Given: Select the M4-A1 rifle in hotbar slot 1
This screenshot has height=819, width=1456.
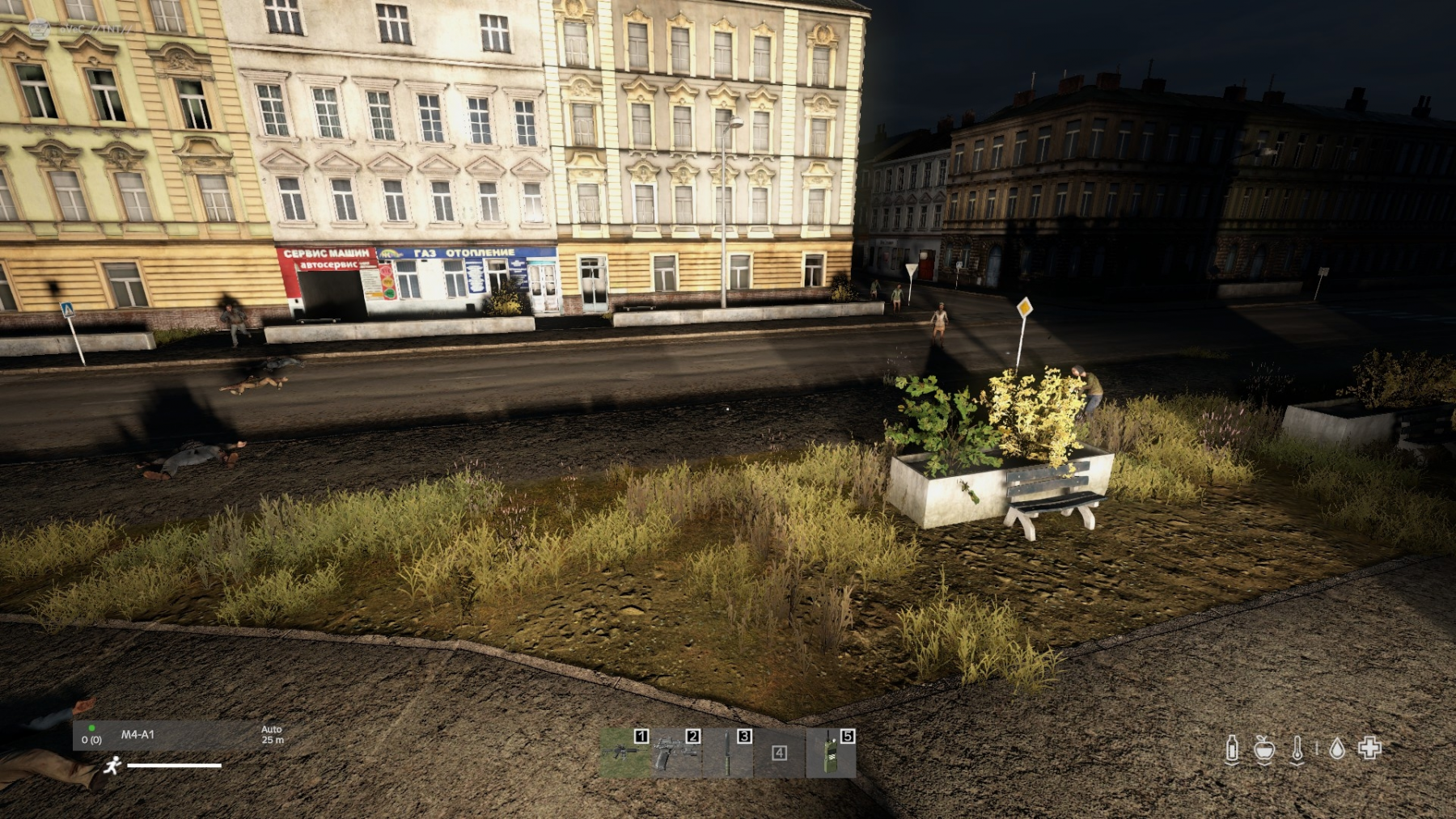Looking at the screenshot, I should coord(625,753).
